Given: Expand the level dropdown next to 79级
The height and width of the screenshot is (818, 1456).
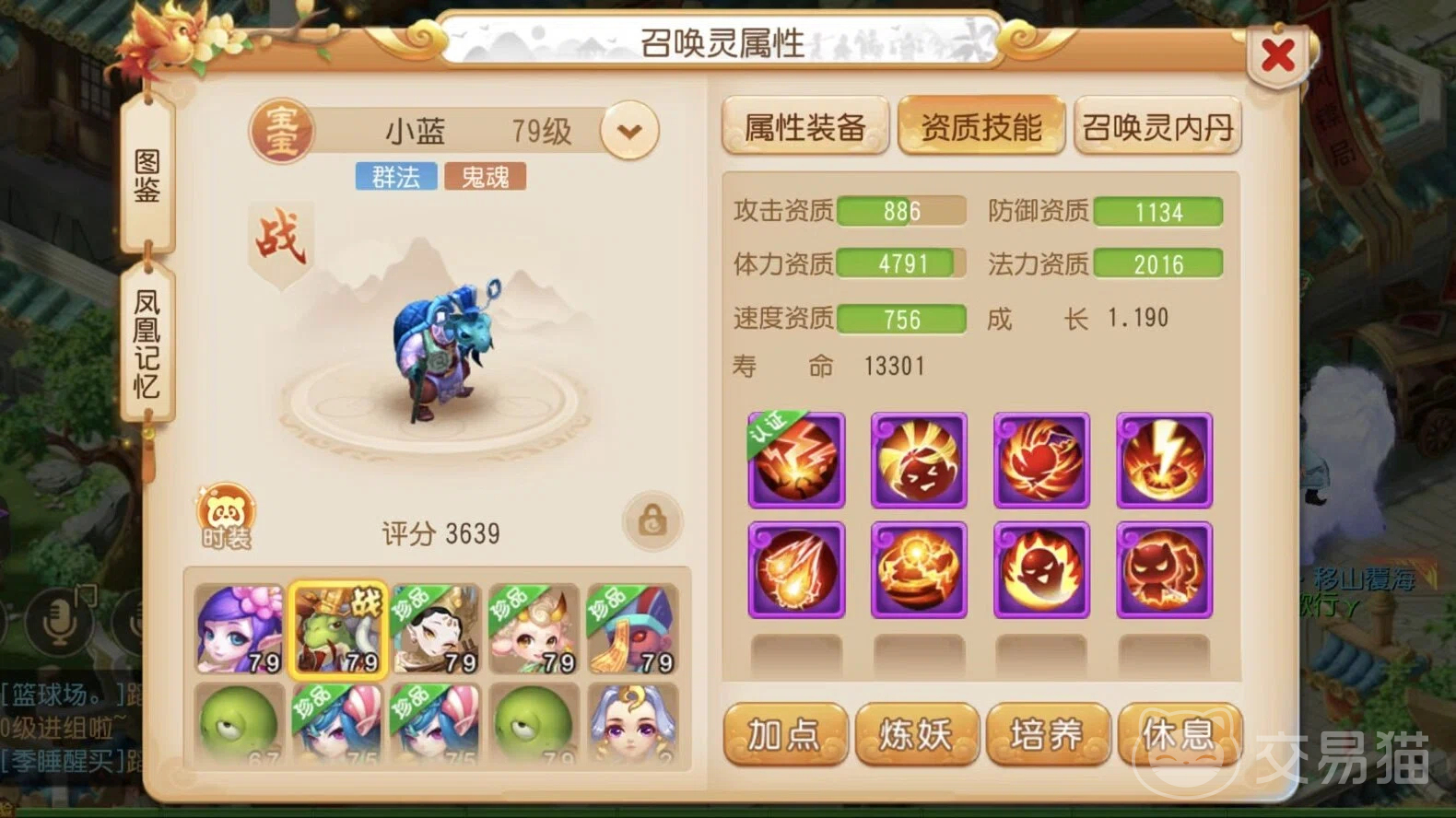Looking at the screenshot, I should (x=629, y=132).
